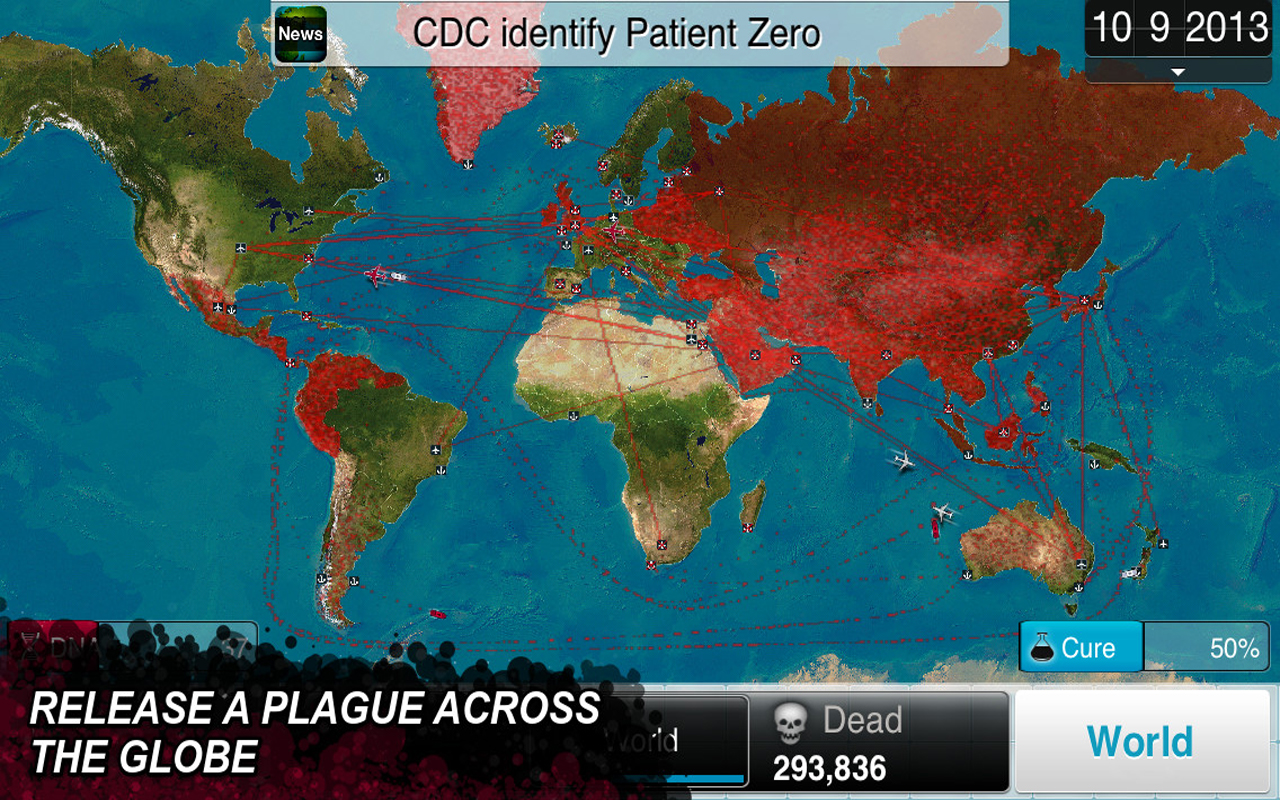1280x800 pixels.
Task: Expand the date dropdown arrow
Action: 1177,72
